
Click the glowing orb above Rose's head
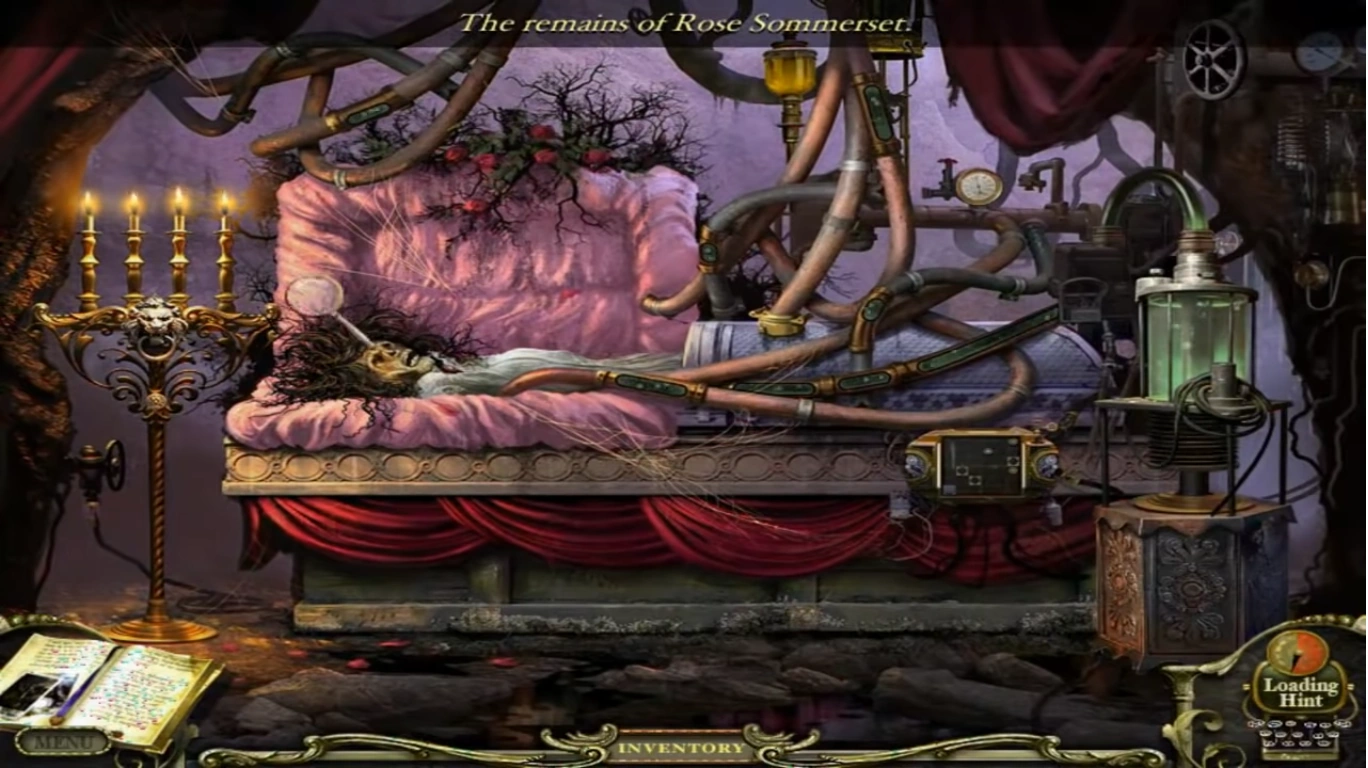click(314, 299)
